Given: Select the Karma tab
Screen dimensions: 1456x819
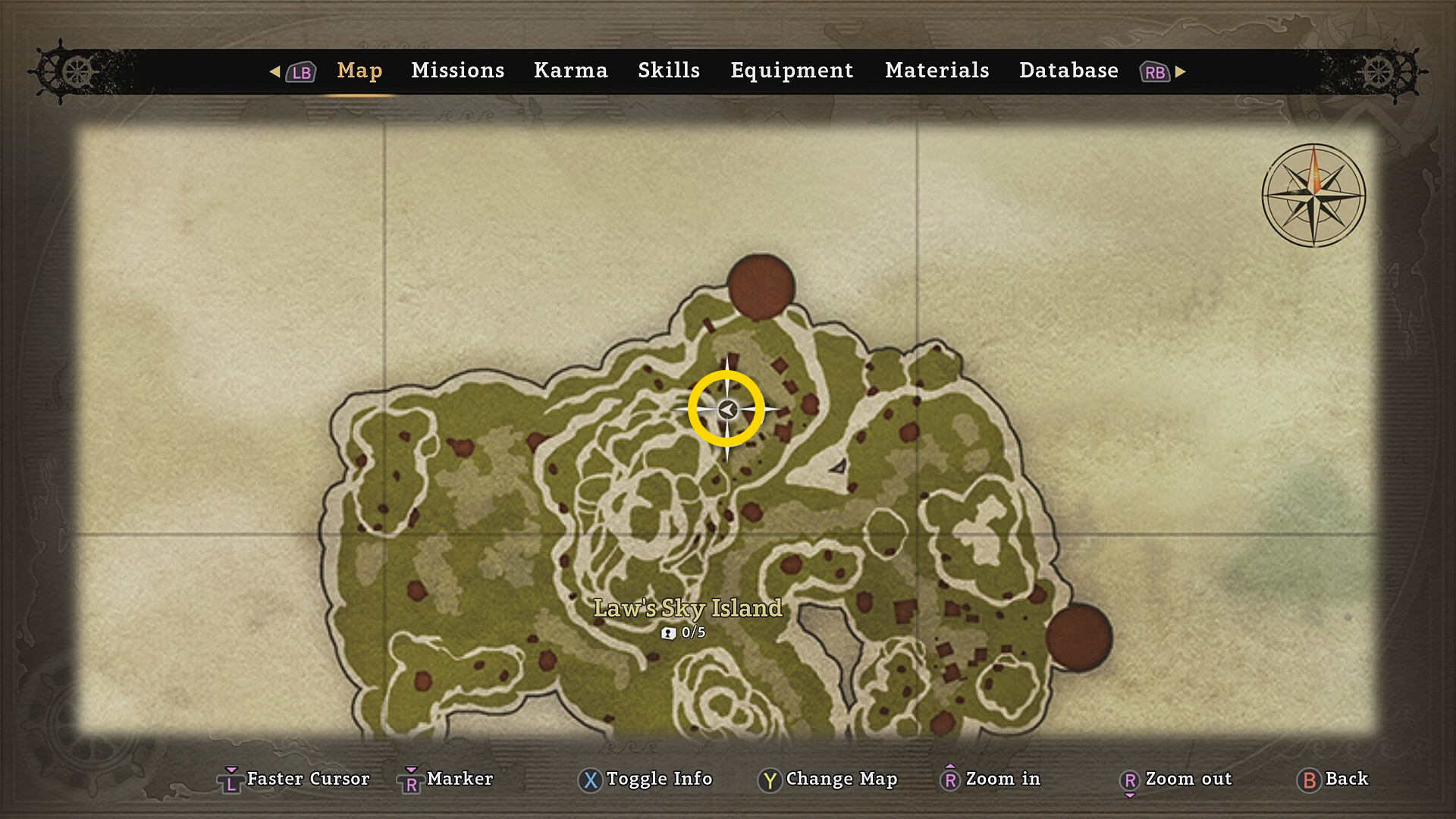Looking at the screenshot, I should point(570,71).
